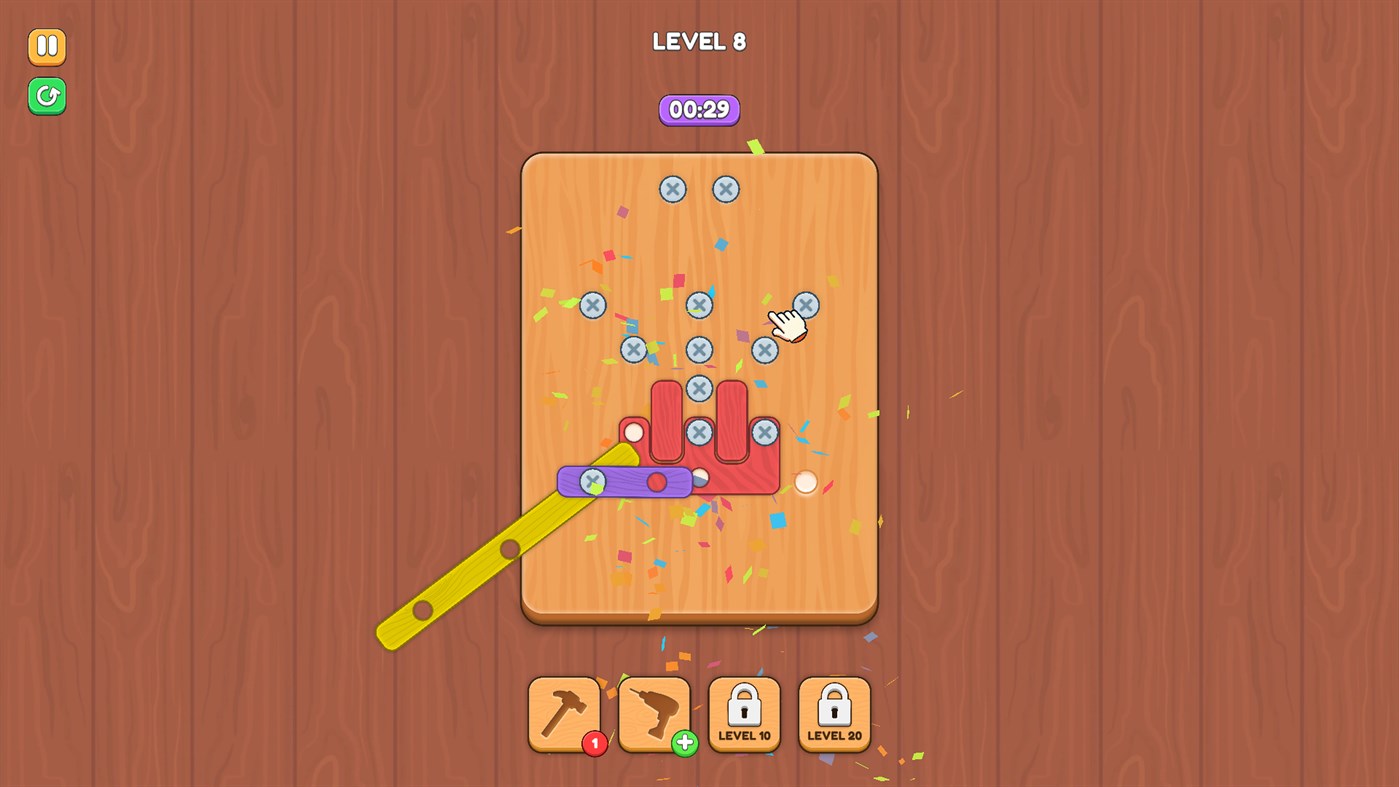The image size is (1399, 787).
Task: Select the purple plank
Action: (x=630, y=481)
